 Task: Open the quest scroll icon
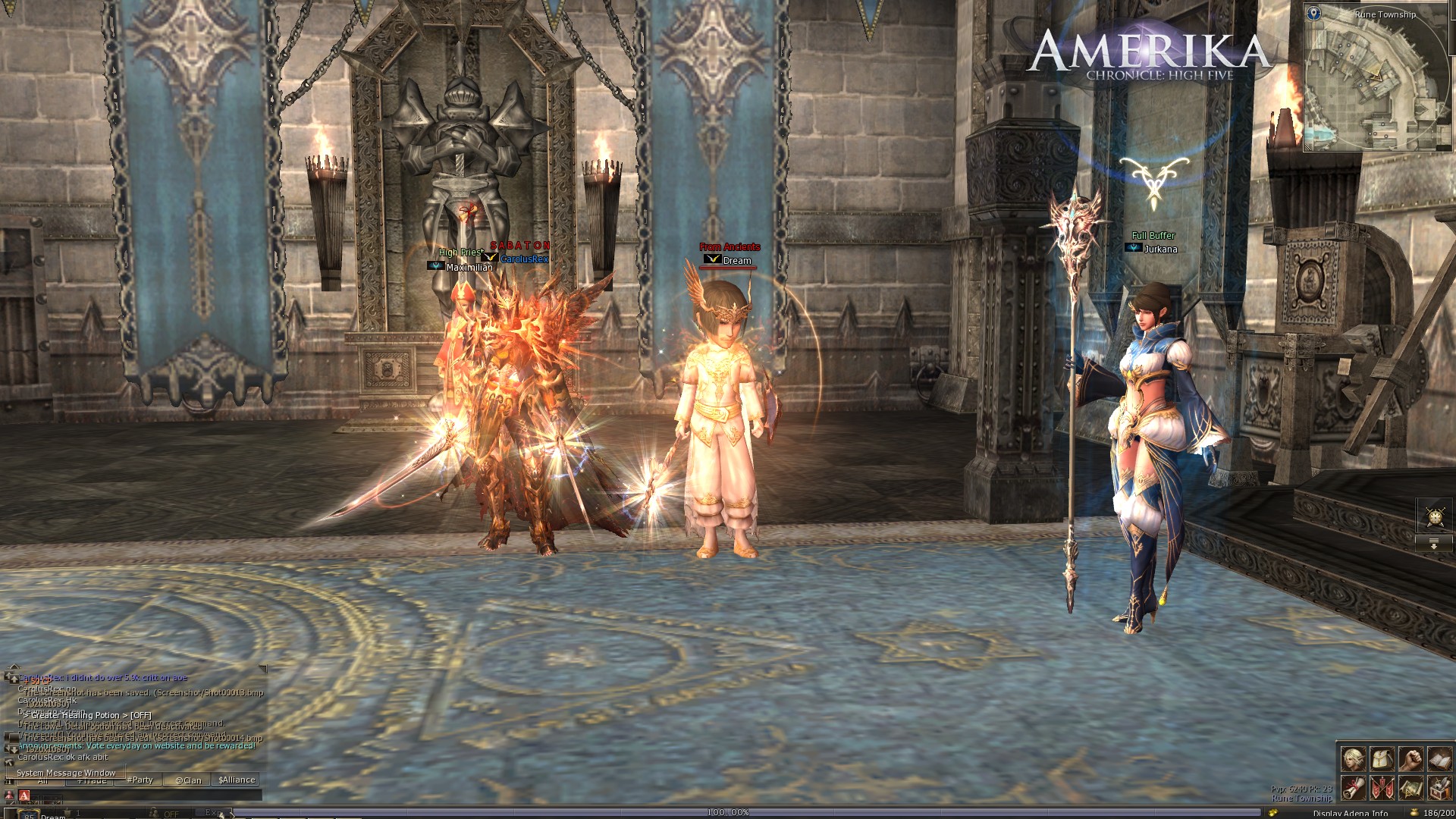point(1353,787)
